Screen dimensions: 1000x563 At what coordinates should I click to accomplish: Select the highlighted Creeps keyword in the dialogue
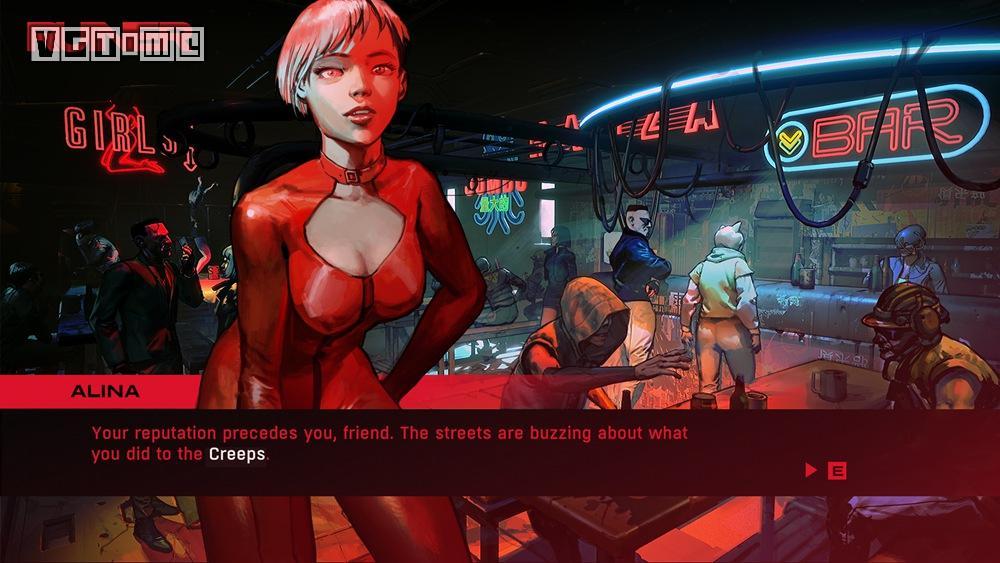click(x=237, y=454)
